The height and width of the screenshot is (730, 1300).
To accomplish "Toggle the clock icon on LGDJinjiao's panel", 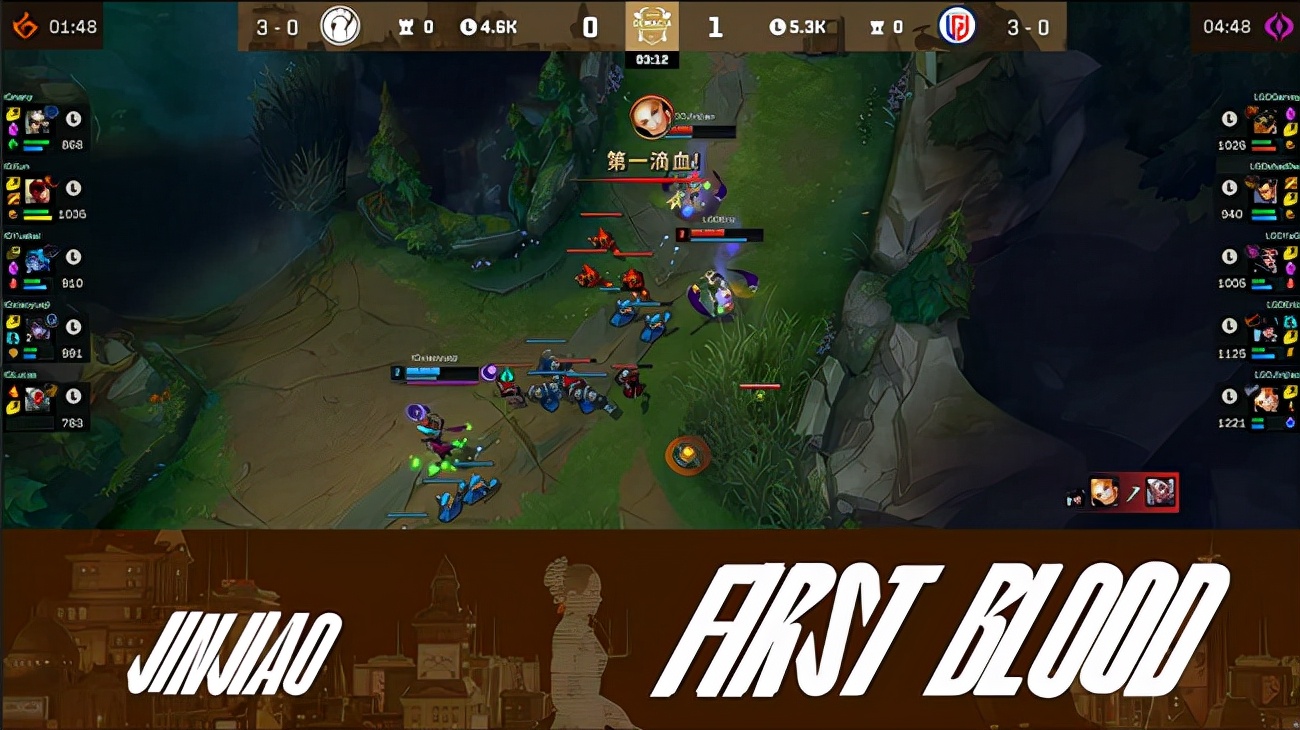I will [x=1230, y=396].
